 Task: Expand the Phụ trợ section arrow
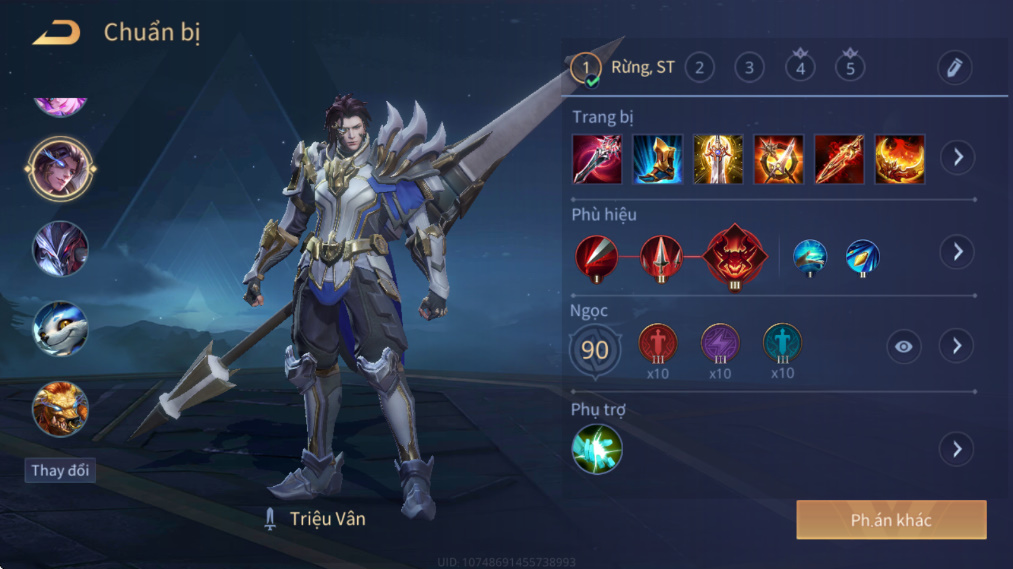[957, 448]
